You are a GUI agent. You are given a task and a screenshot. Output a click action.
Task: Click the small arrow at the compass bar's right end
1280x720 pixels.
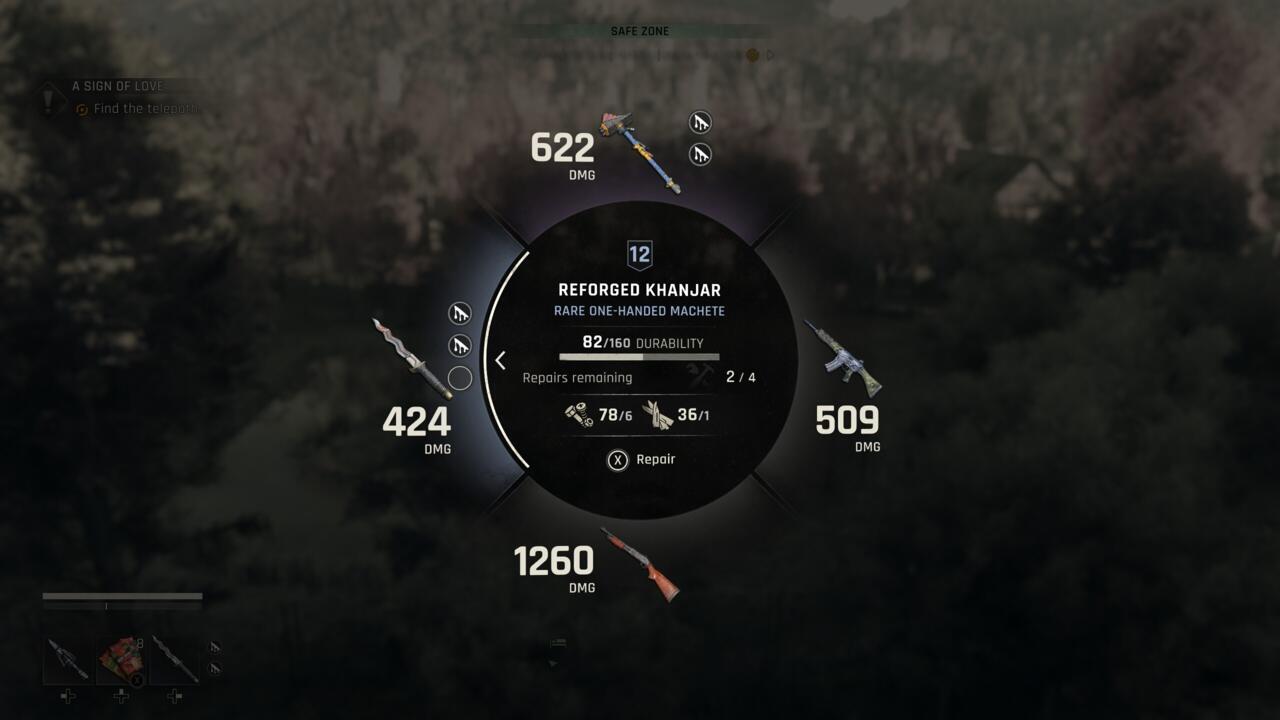770,57
